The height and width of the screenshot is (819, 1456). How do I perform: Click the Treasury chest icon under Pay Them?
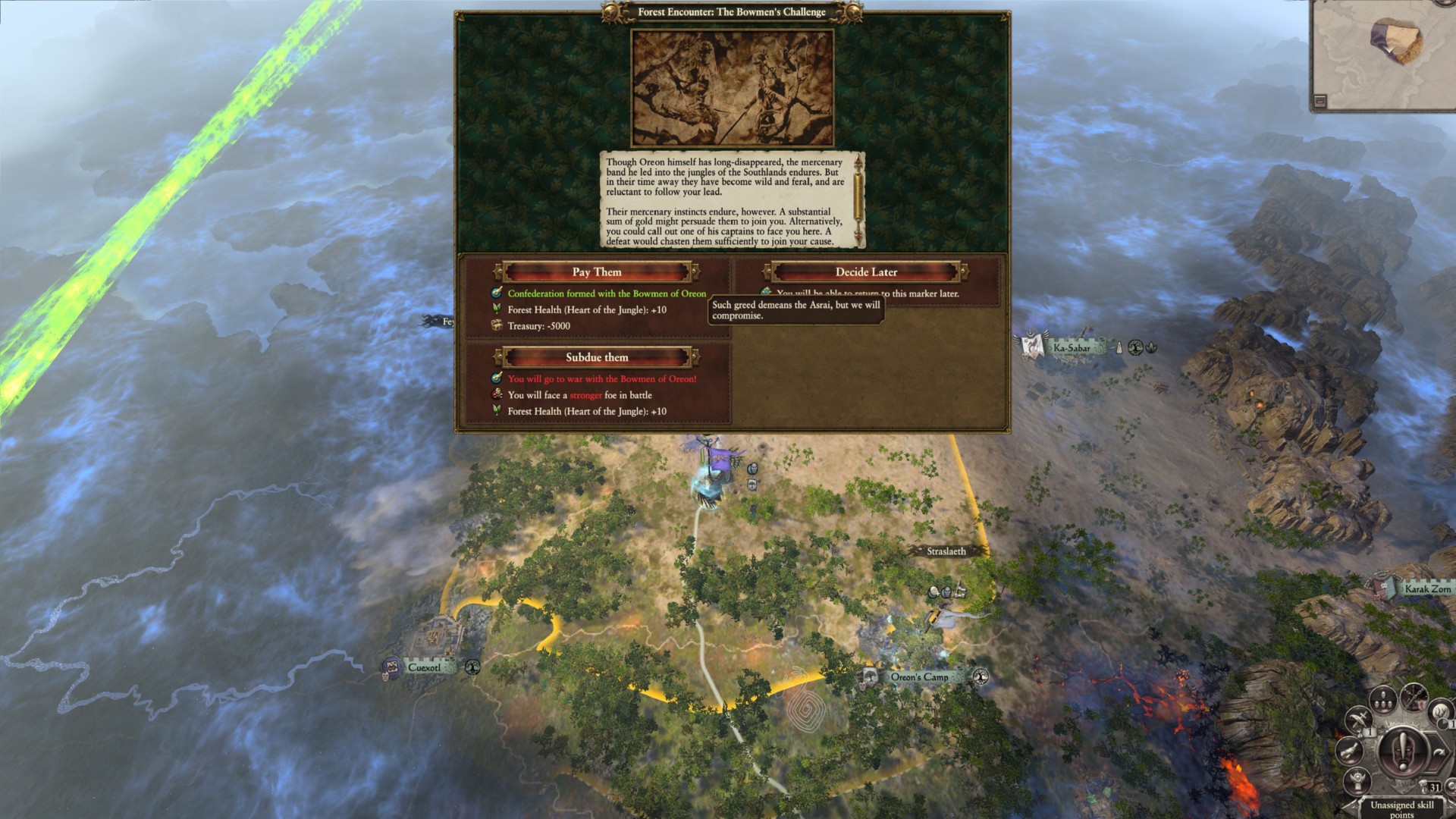497,325
